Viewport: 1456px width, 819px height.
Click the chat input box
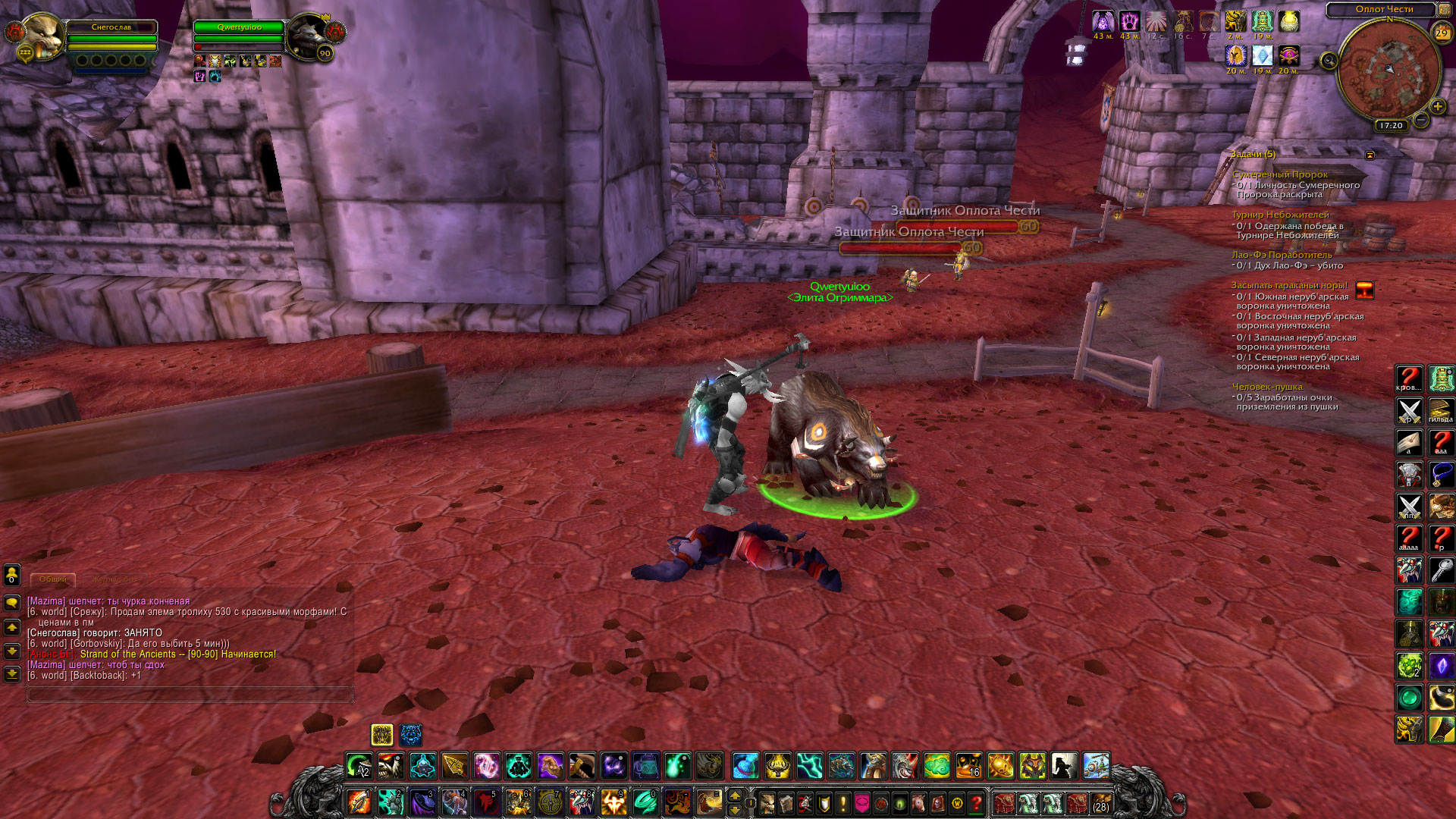[190, 694]
